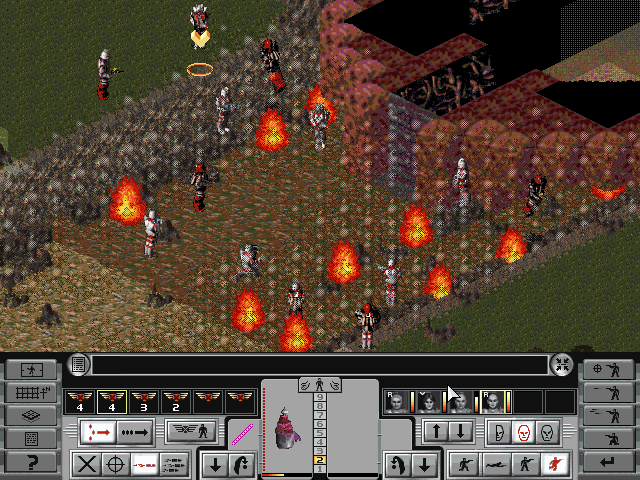Select the squad slot showing number 2
The image size is (640, 480).
(x=176, y=402)
